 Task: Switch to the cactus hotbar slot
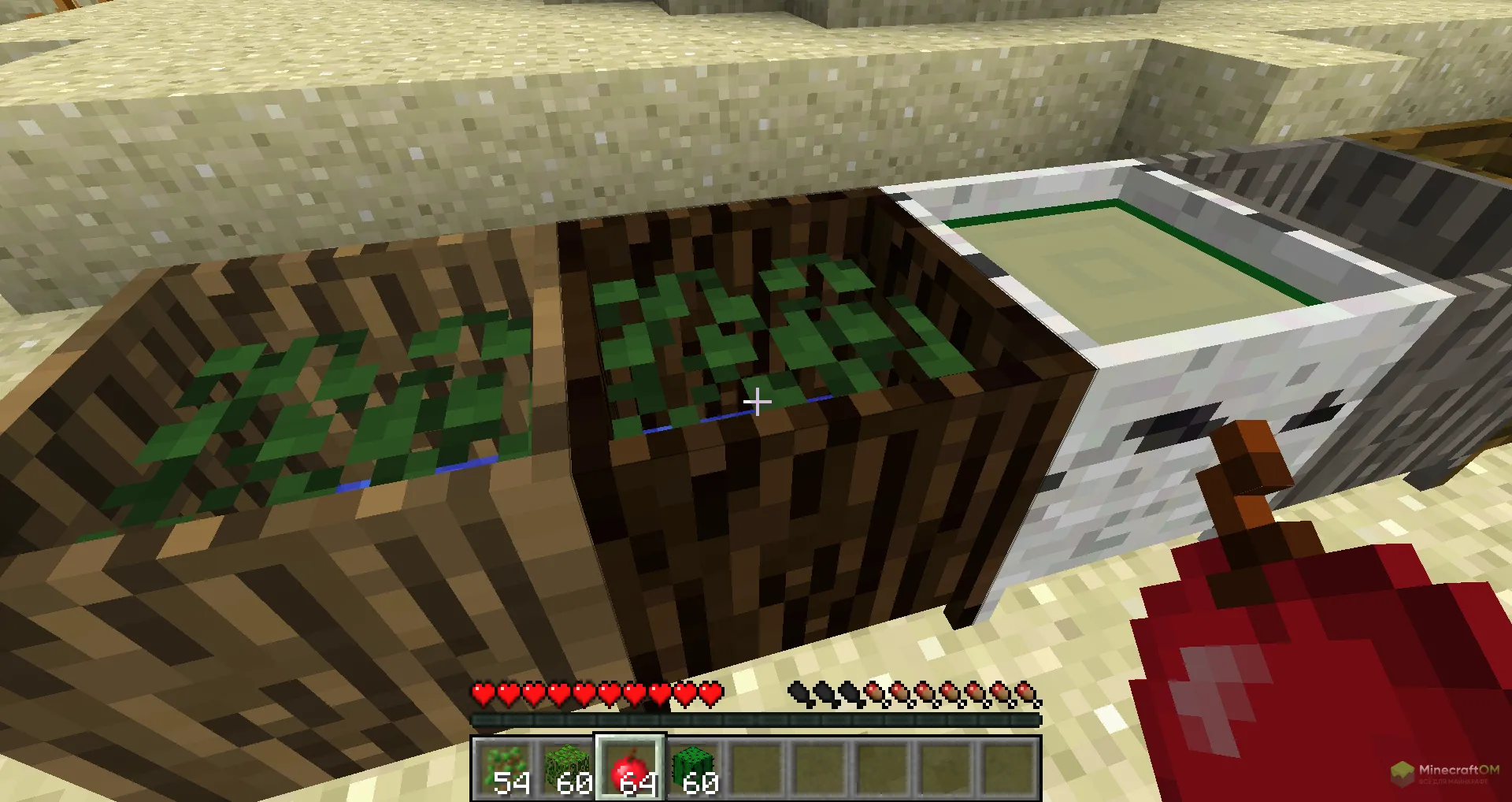pyautogui.click(x=694, y=768)
